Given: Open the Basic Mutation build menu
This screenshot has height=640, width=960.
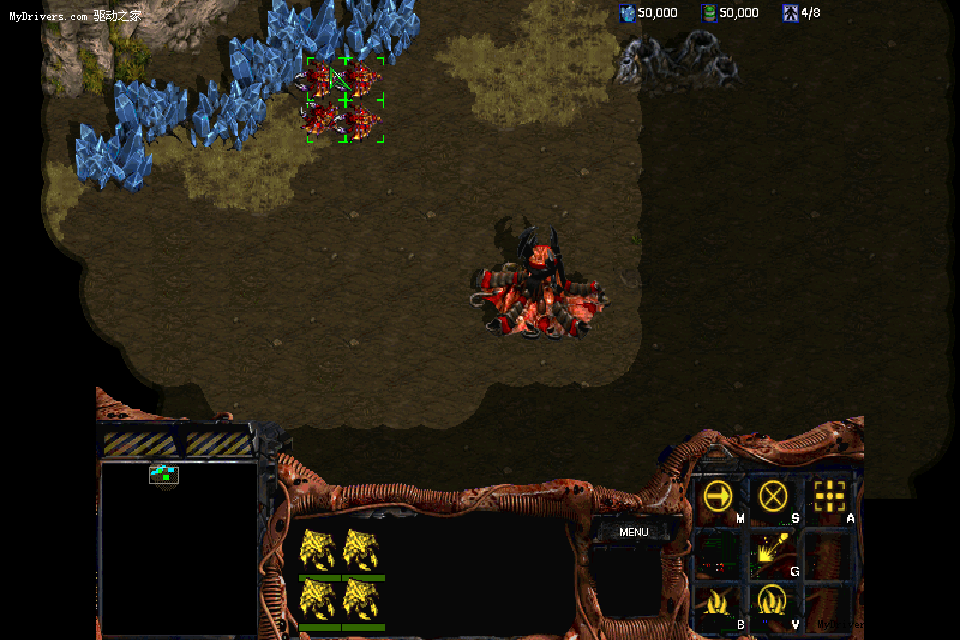Looking at the screenshot, I should pos(718,602).
